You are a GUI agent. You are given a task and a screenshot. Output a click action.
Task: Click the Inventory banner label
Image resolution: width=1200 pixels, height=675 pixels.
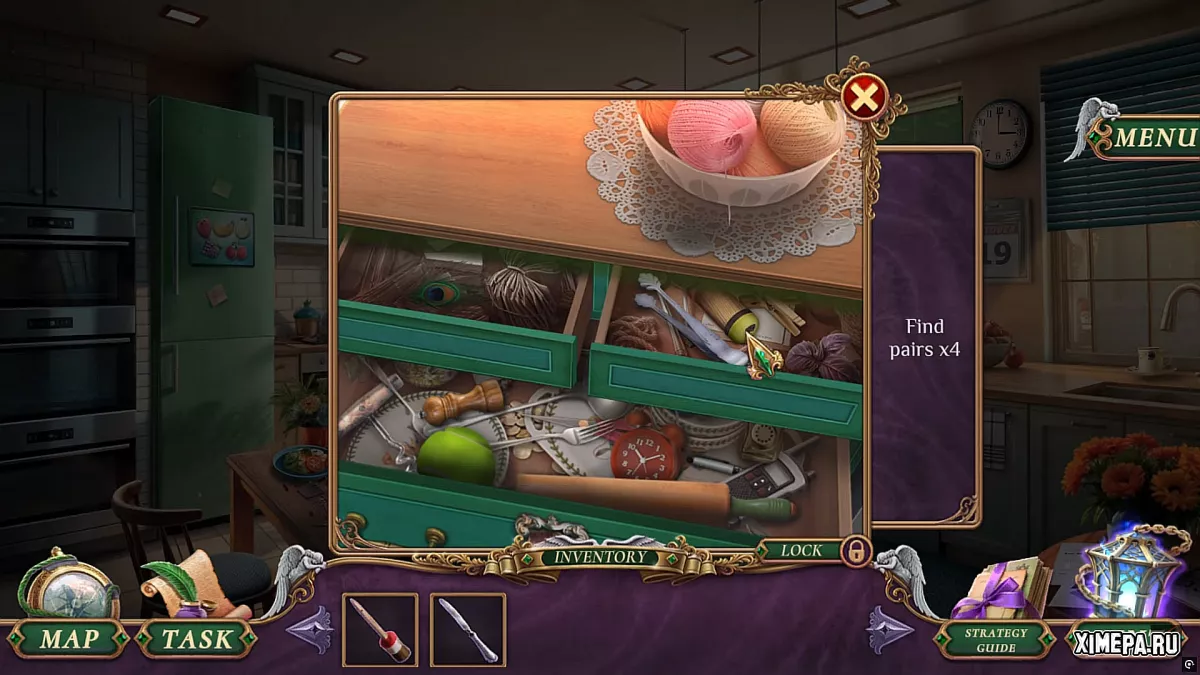click(600, 557)
